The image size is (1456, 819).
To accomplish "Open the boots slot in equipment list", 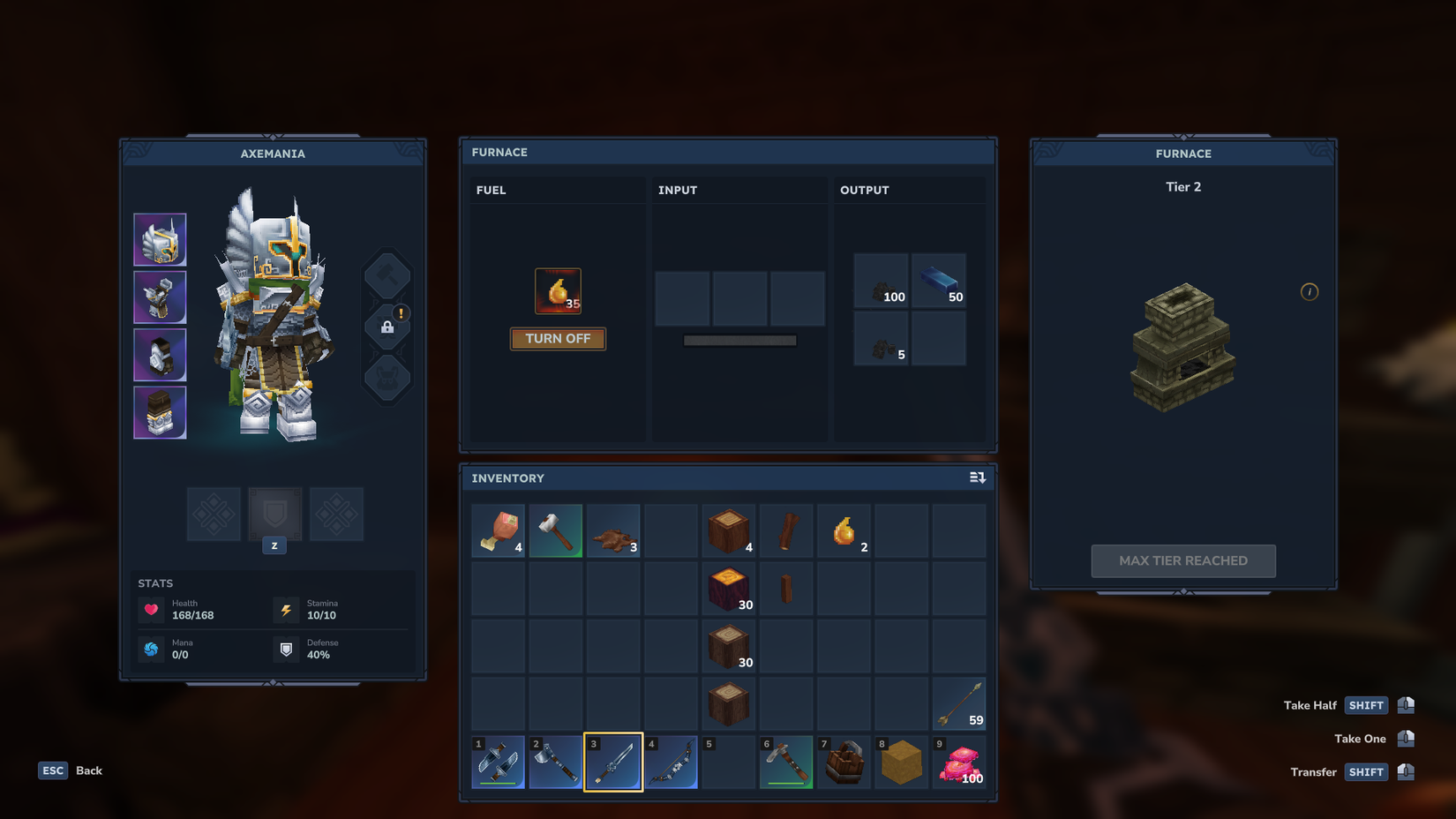I will click(160, 412).
